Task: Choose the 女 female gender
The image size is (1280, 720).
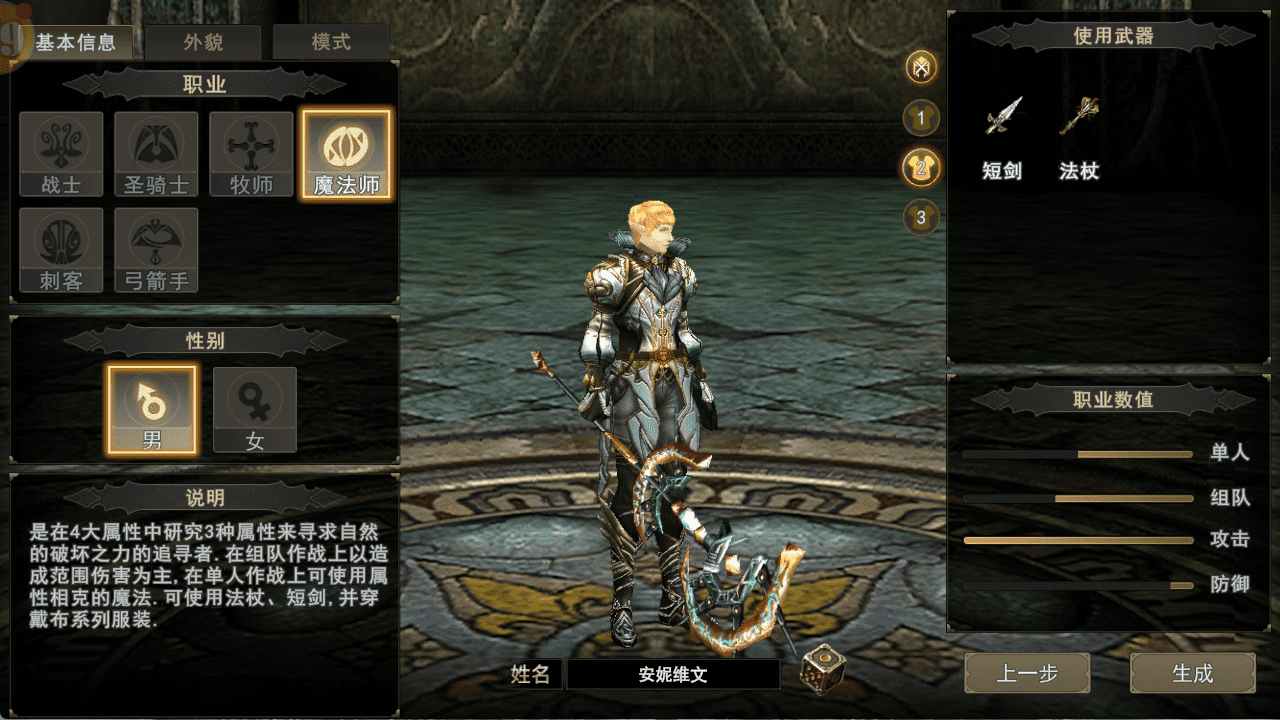Action: tap(255, 409)
